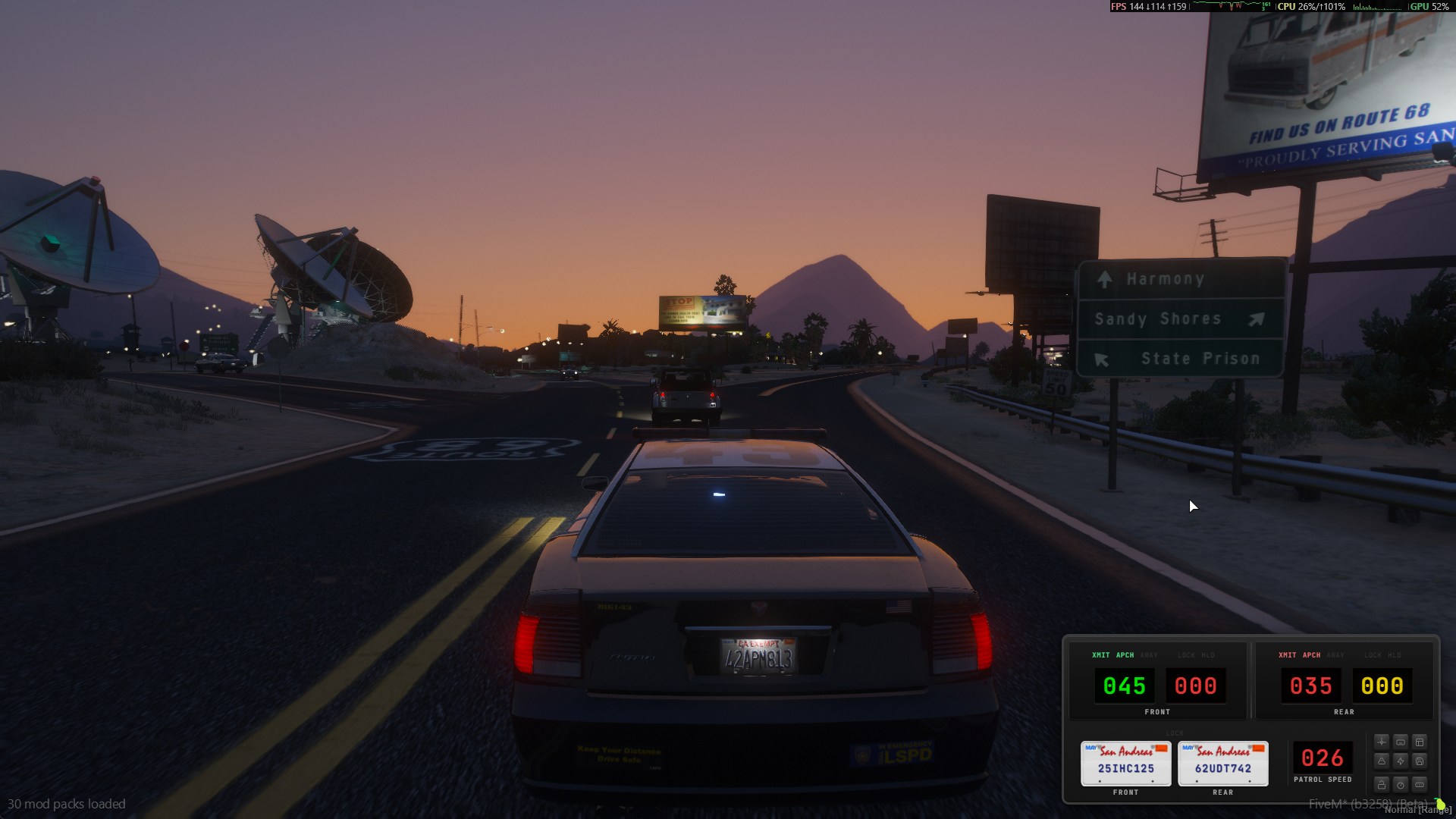The width and height of the screenshot is (1456, 819).
Task: Click the floppy disk save settings icon
Action: coord(1420,761)
